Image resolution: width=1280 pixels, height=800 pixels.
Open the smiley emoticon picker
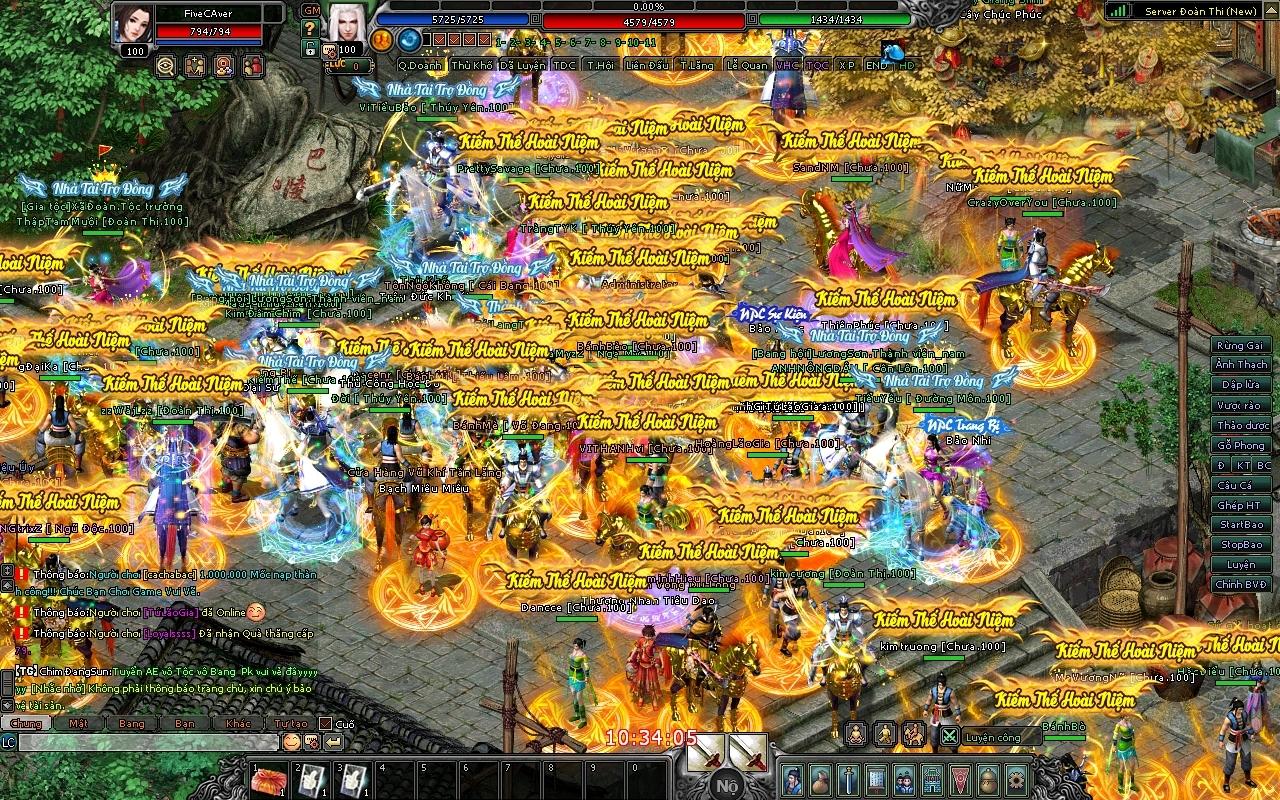pos(290,742)
